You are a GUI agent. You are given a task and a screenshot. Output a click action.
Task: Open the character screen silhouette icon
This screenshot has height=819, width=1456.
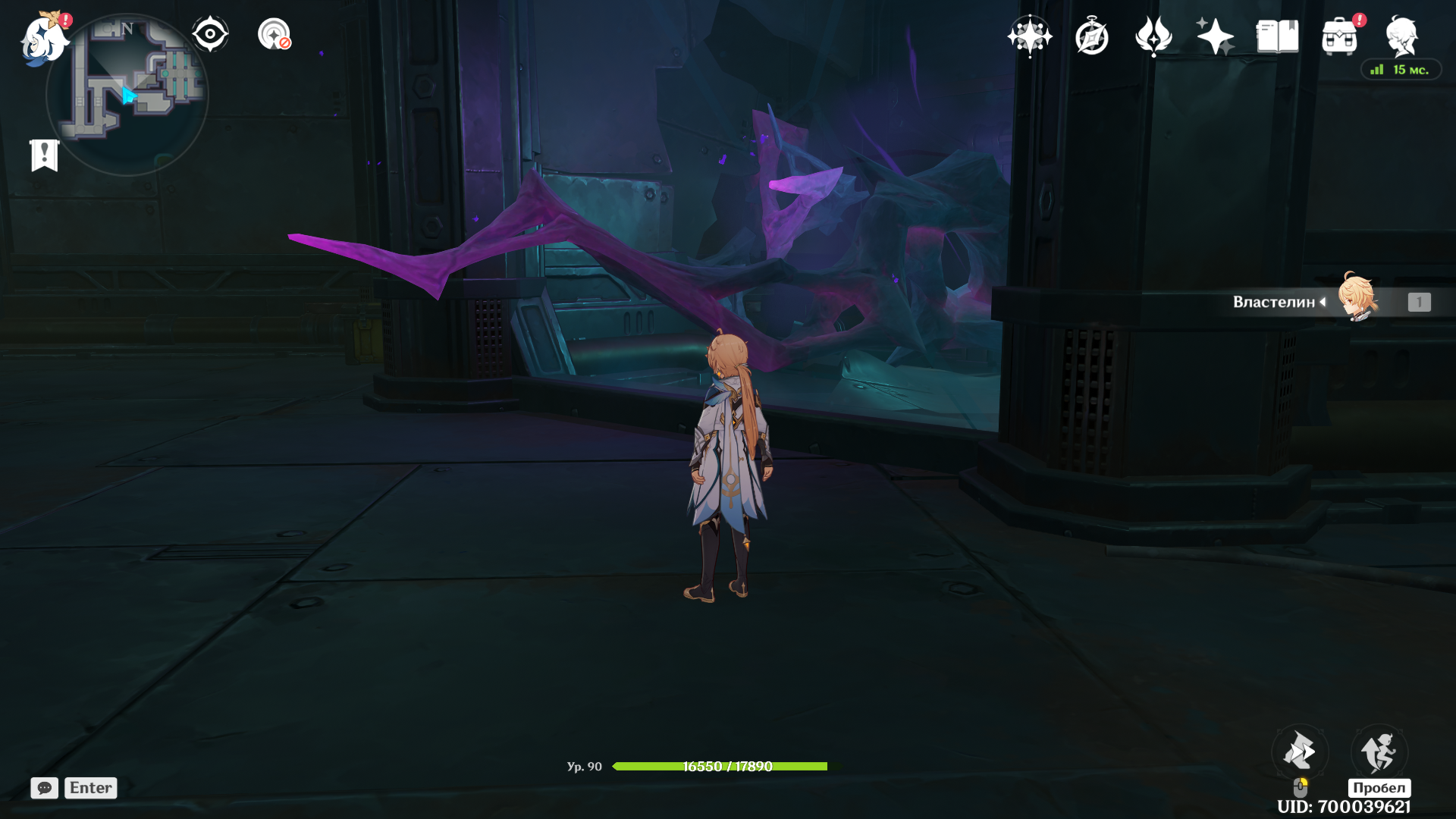click(1401, 36)
